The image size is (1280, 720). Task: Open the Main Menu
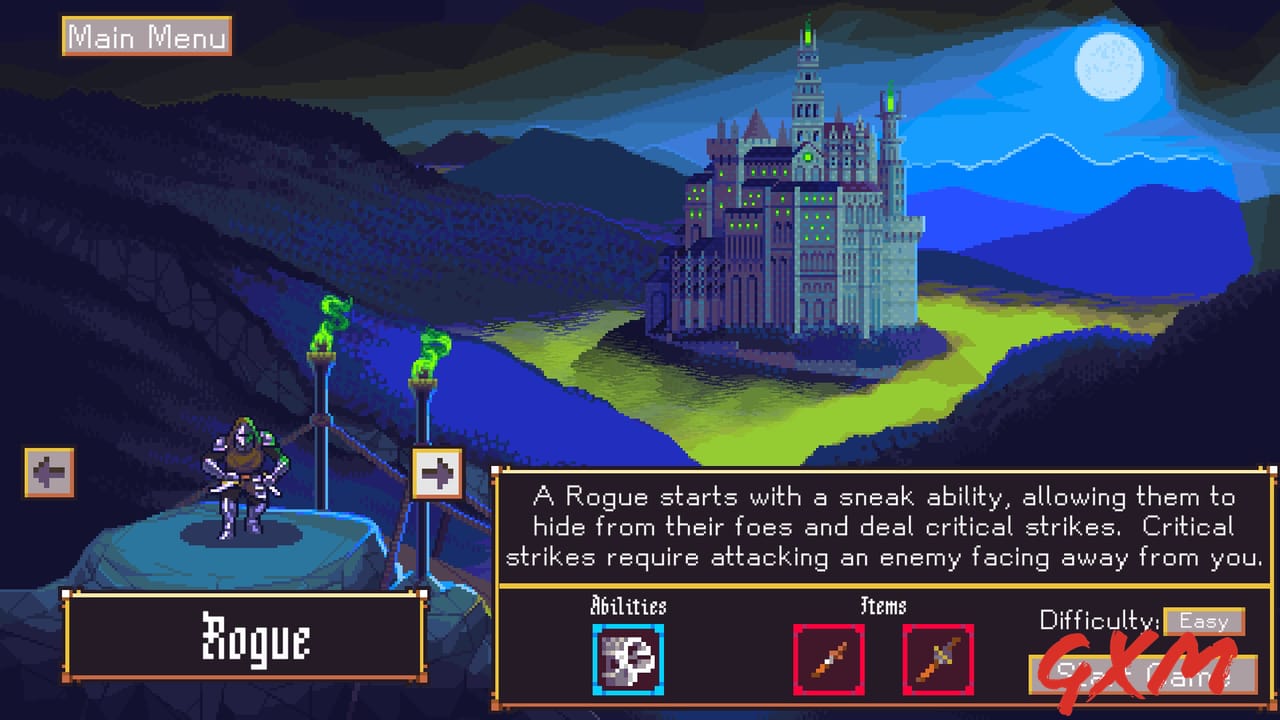[146, 37]
